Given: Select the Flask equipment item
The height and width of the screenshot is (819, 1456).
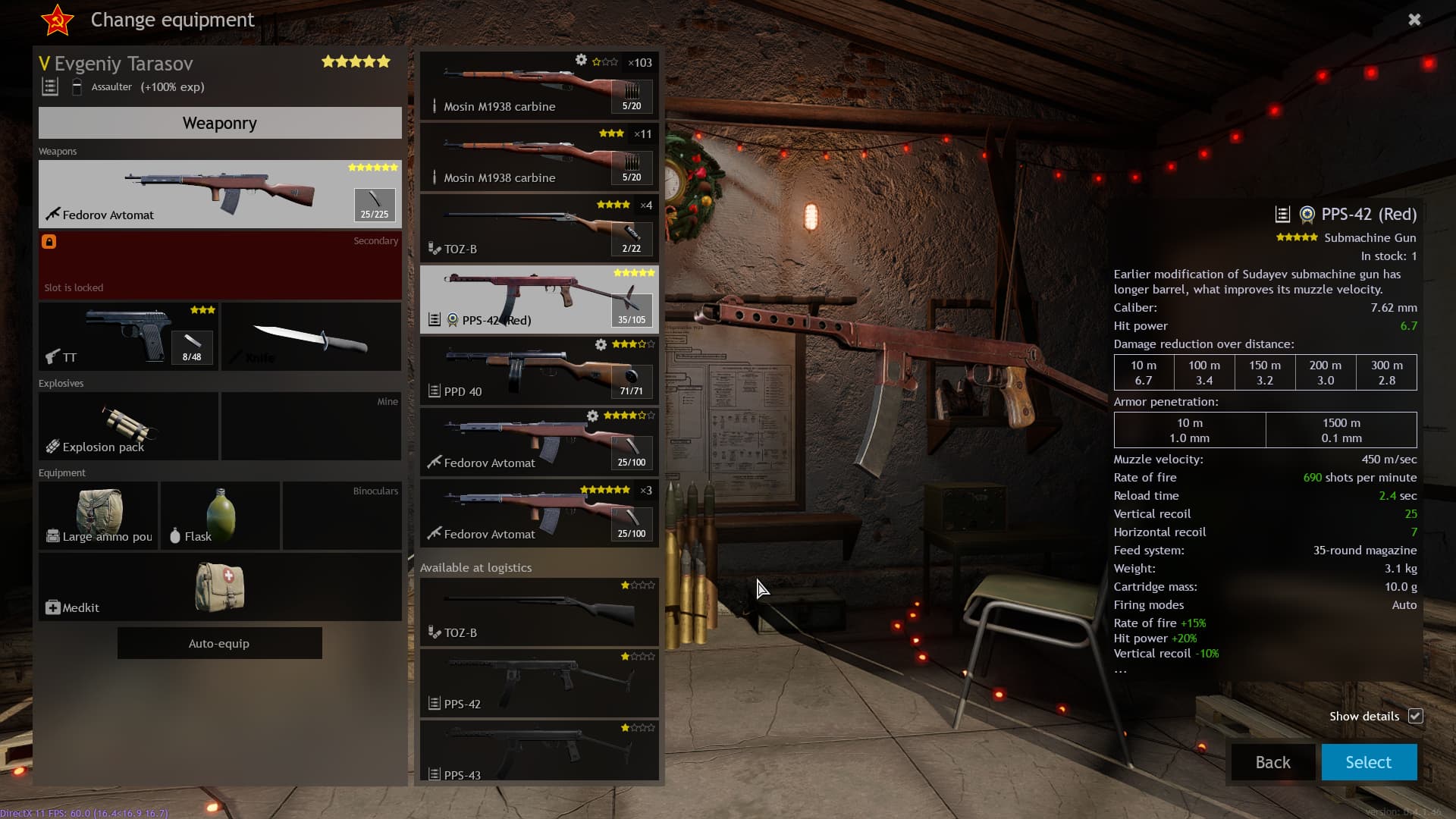Looking at the screenshot, I should click(x=219, y=515).
